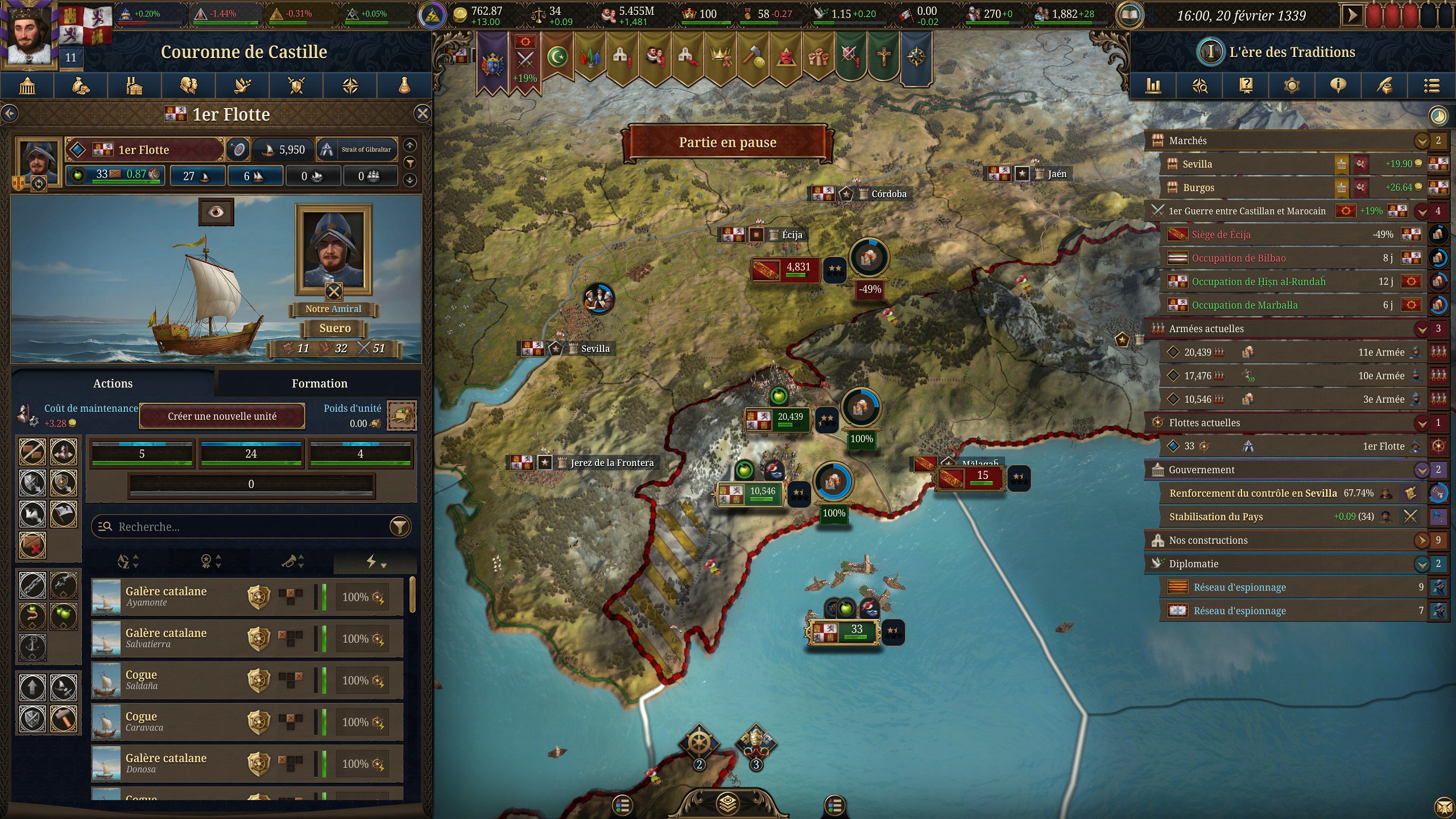Toggle the eye view button on ship portrait
The image size is (1456, 819).
pos(216,212)
